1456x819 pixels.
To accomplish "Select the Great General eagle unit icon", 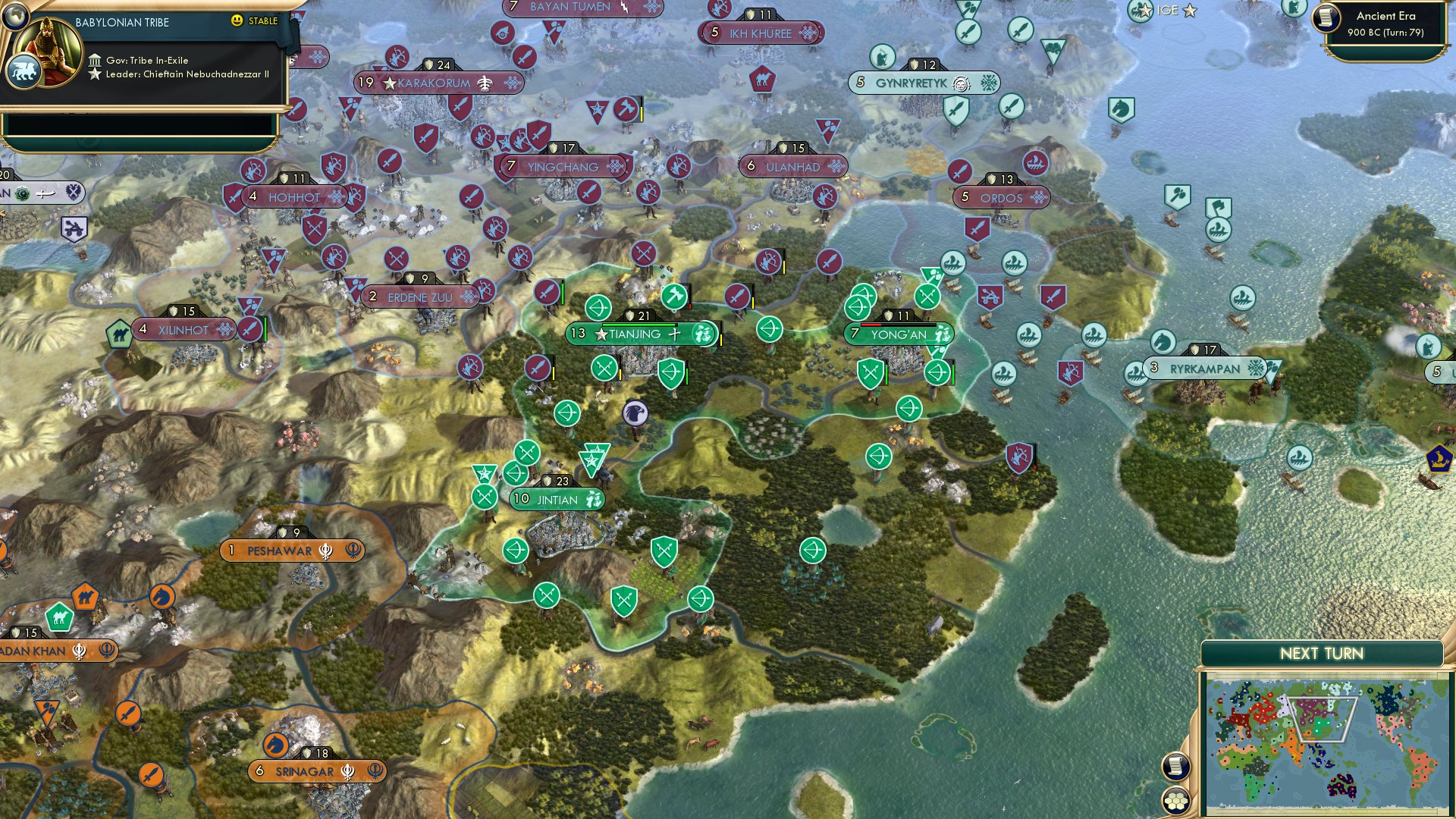I will coord(637,413).
